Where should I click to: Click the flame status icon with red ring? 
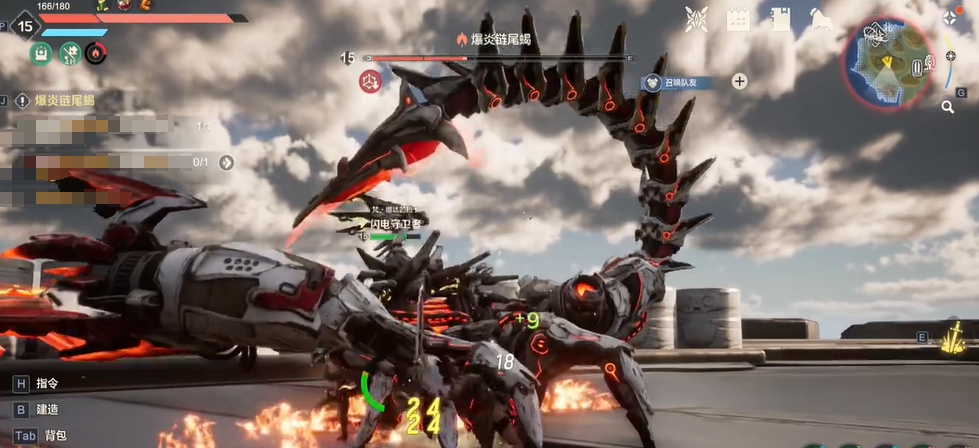pyautogui.click(x=96, y=53)
